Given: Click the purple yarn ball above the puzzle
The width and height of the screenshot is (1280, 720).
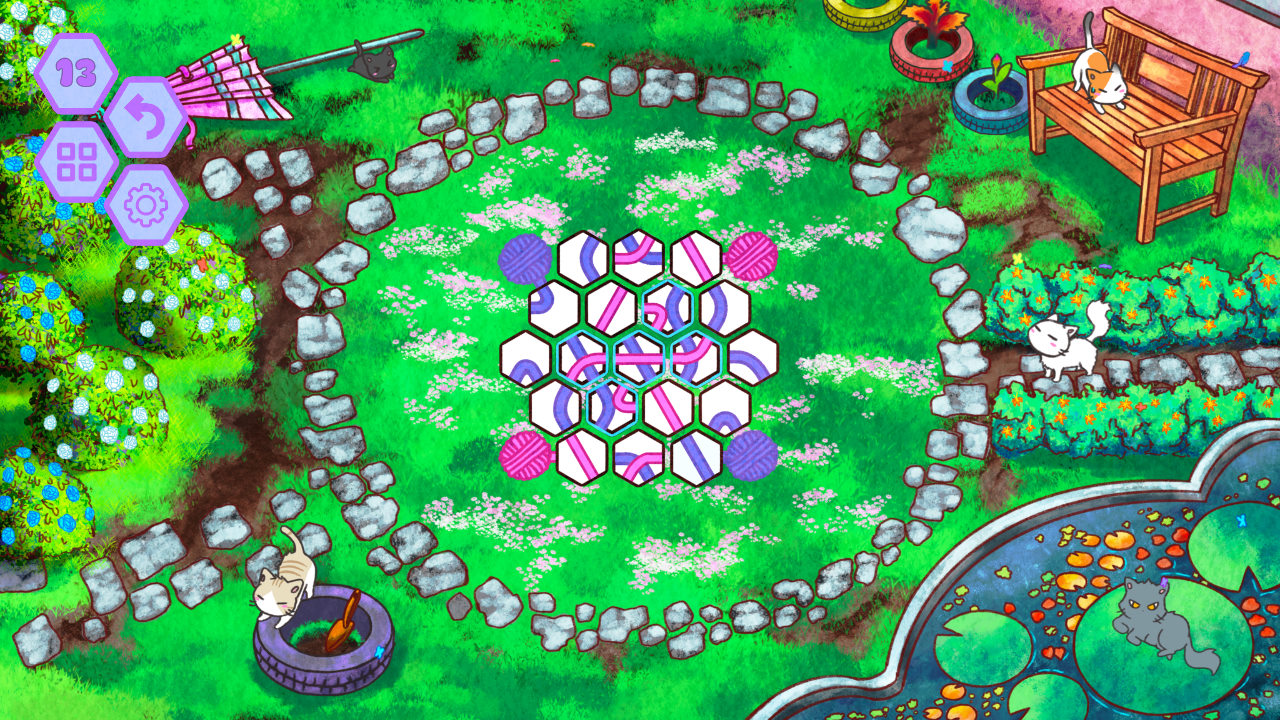Looking at the screenshot, I should click(524, 258).
